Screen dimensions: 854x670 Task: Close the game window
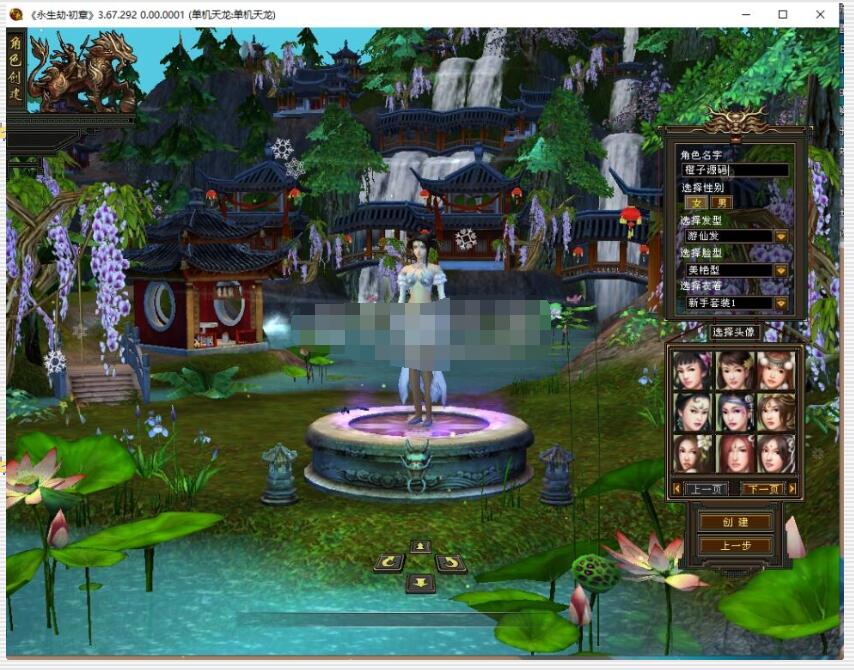coord(820,14)
